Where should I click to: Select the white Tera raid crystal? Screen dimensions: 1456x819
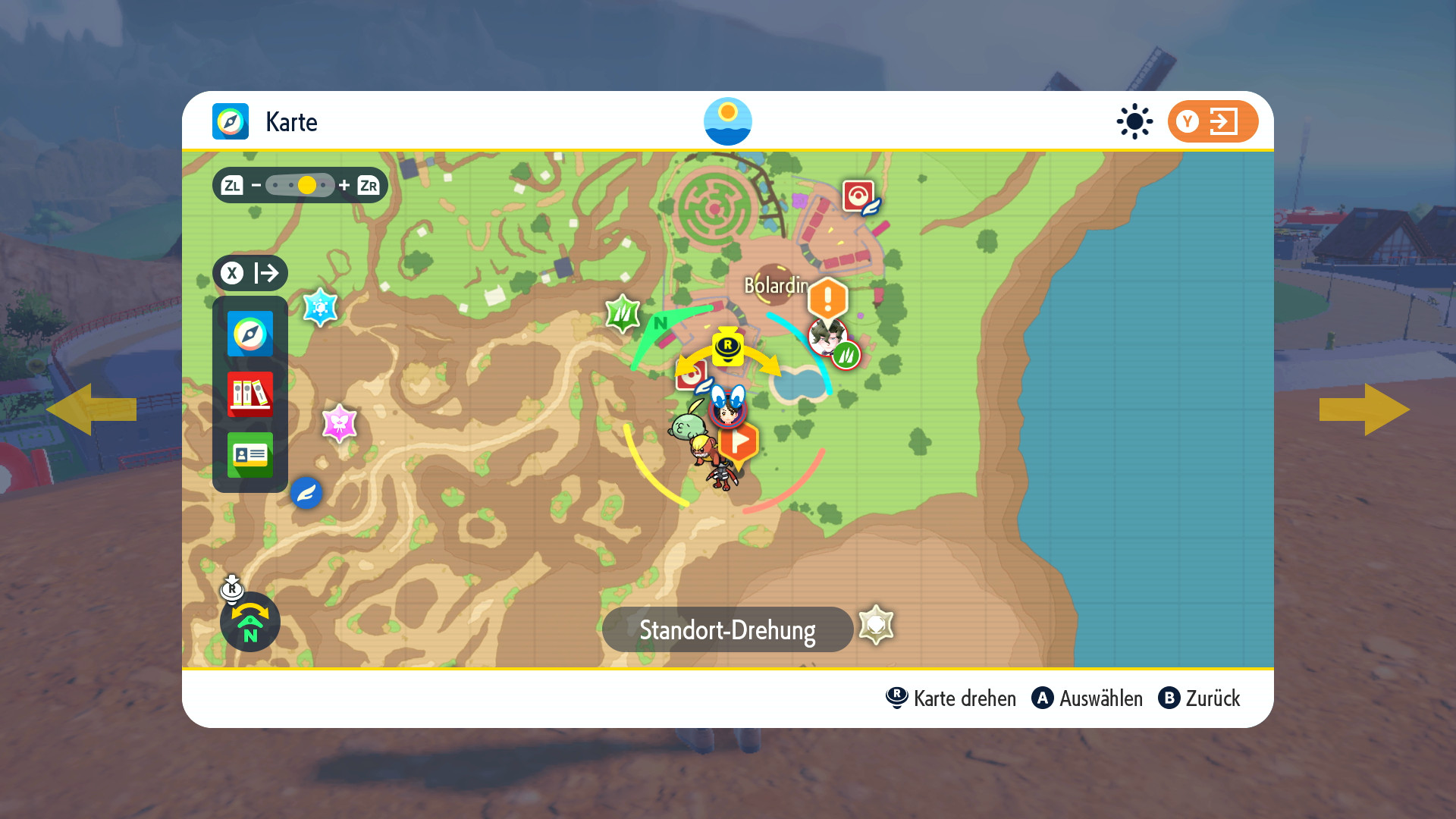coord(876,626)
